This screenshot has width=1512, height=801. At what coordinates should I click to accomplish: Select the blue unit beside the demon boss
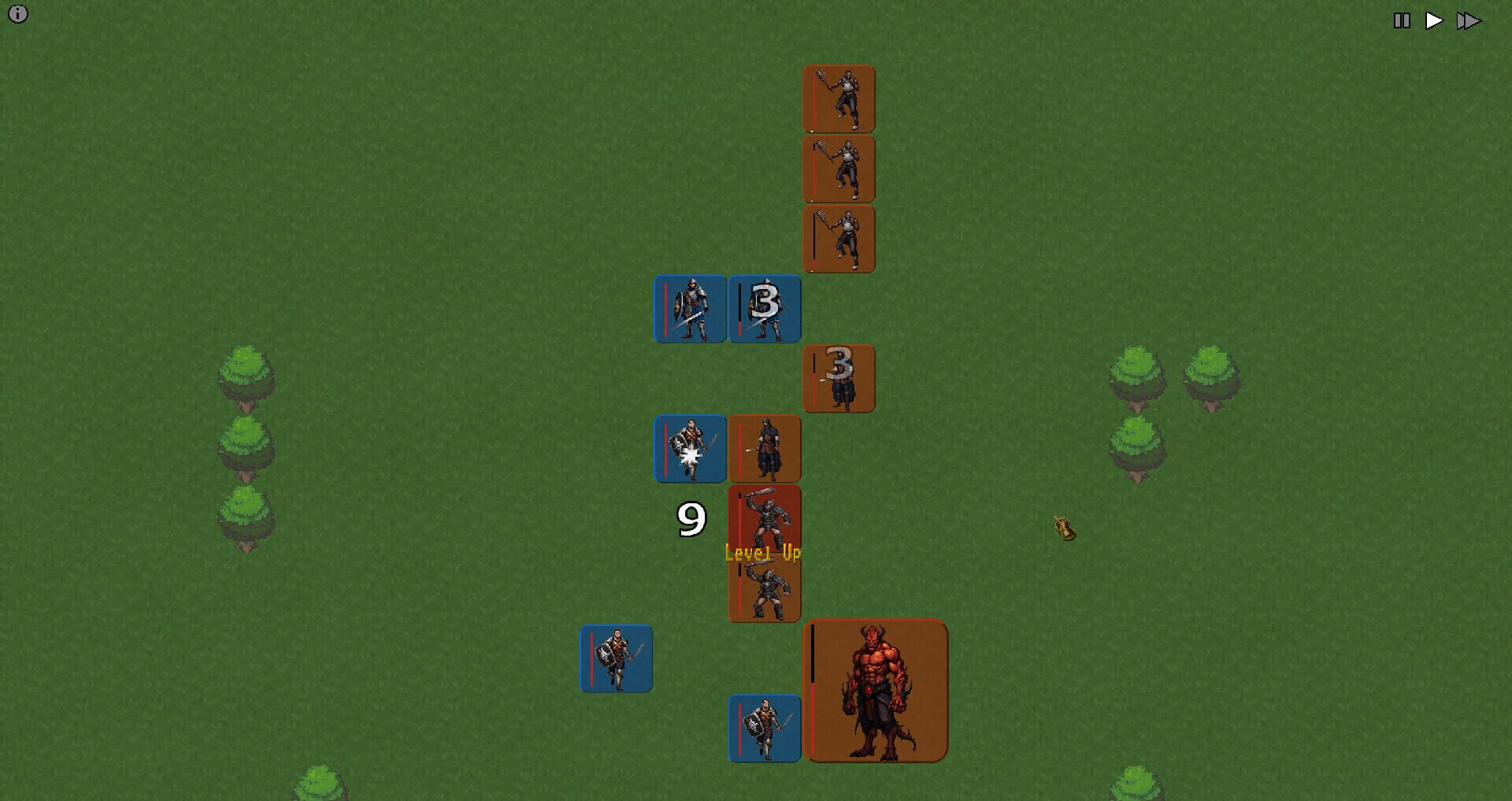pyautogui.click(x=765, y=726)
